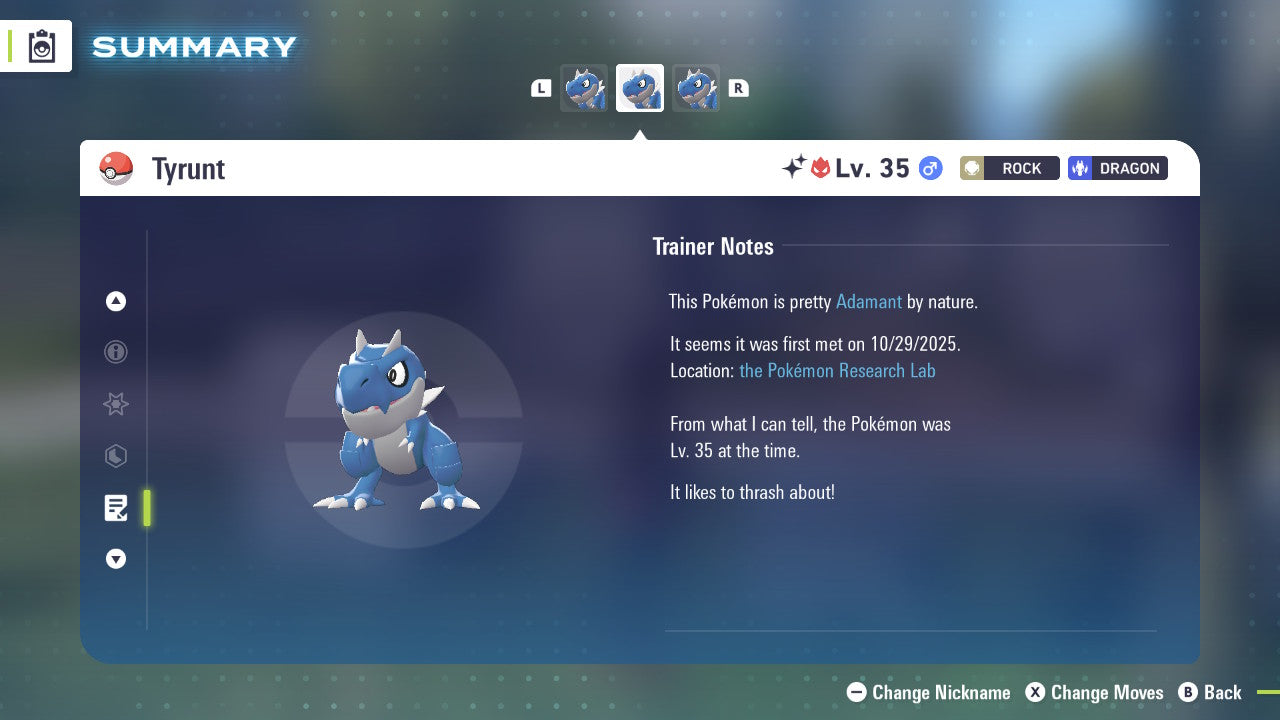Image resolution: width=1280 pixels, height=720 pixels.
Task: Open the Pokémon Research Lab location link
Action: [837, 371]
